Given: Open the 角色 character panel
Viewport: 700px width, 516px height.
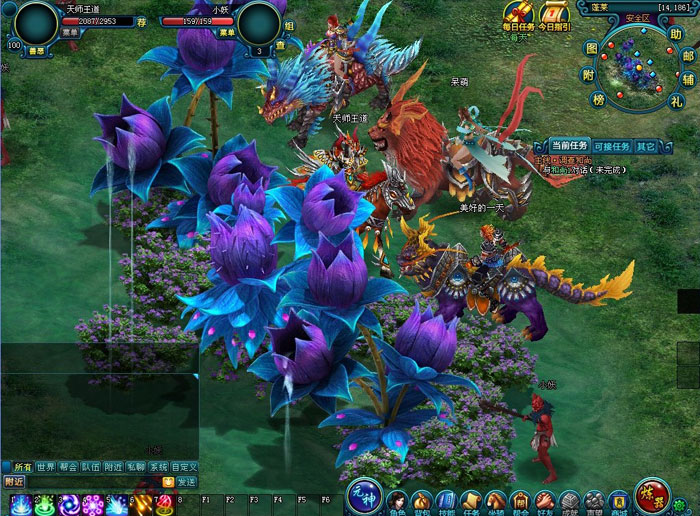Looking at the screenshot, I should 397,501.
